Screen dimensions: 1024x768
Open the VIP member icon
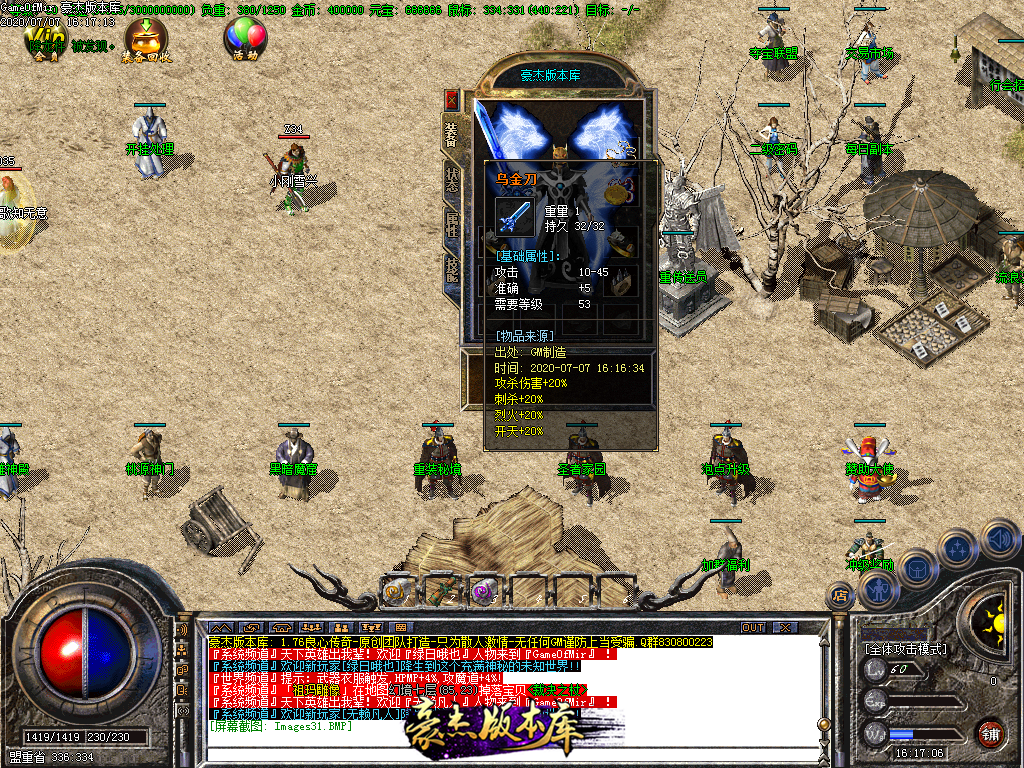(44, 40)
